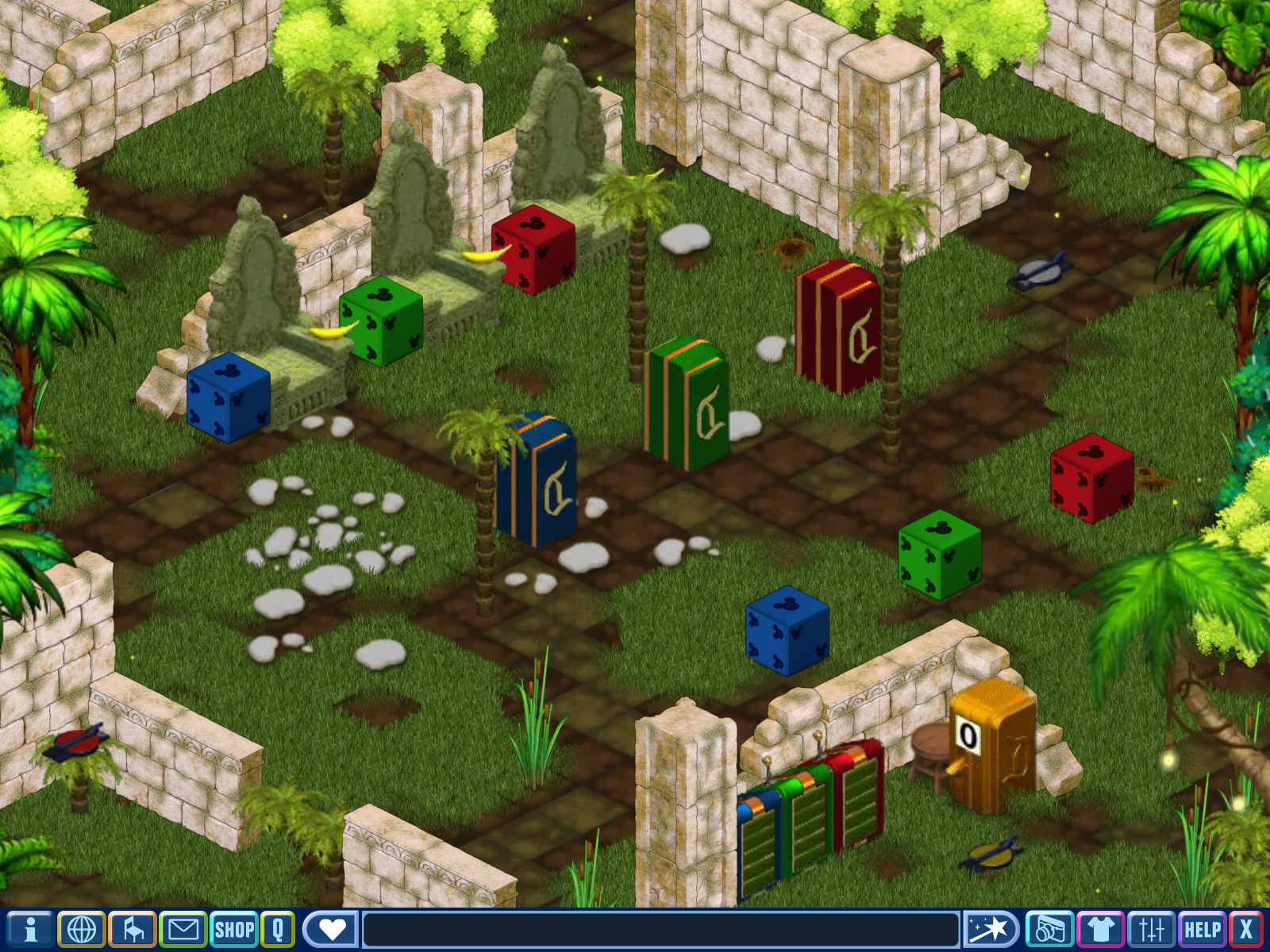Open the Q quest button
The image size is (1270, 952).
point(278,929)
